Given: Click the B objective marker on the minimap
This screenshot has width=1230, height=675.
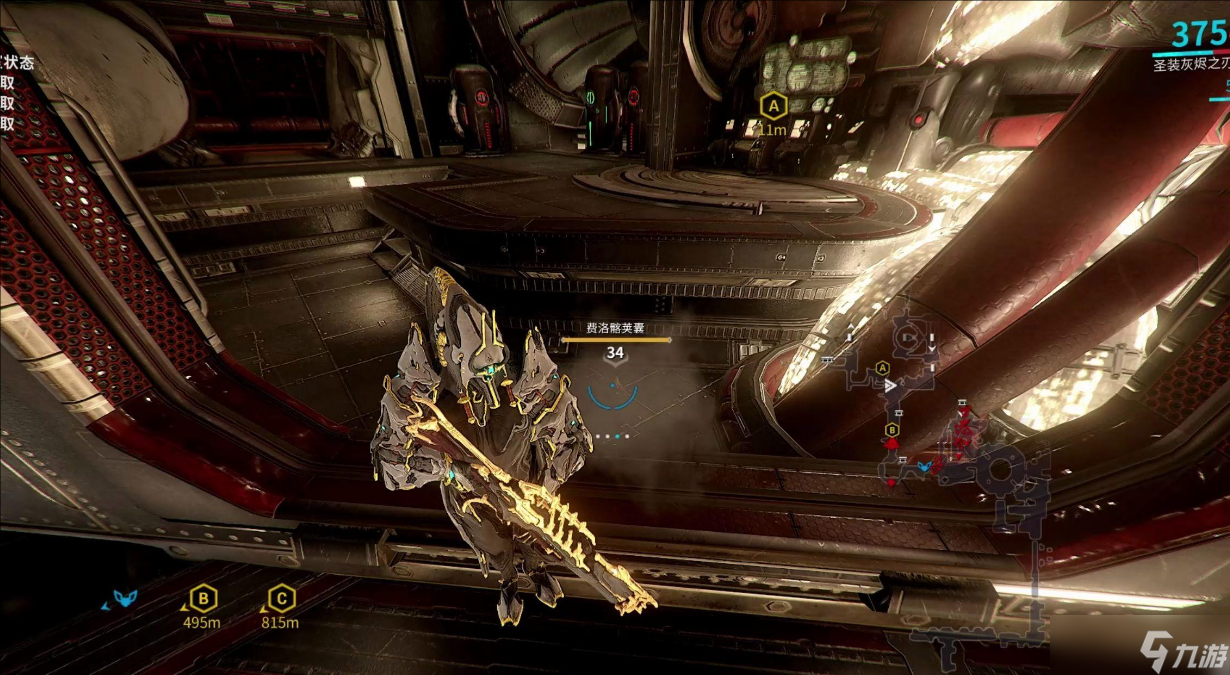Looking at the screenshot, I should (891, 430).
